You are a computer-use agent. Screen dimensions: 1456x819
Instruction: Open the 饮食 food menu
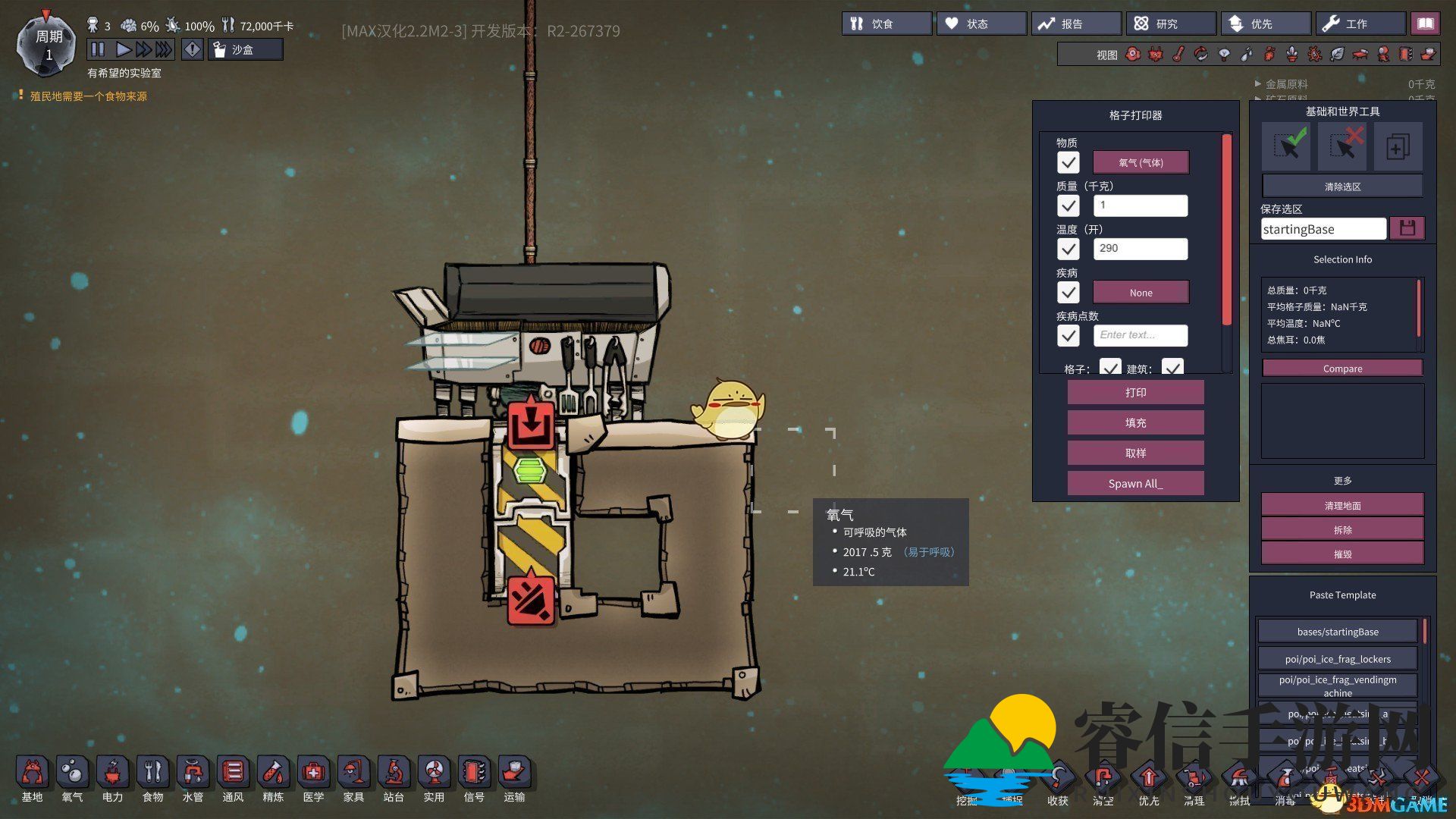pyautogui.click(x=886, y=24)
